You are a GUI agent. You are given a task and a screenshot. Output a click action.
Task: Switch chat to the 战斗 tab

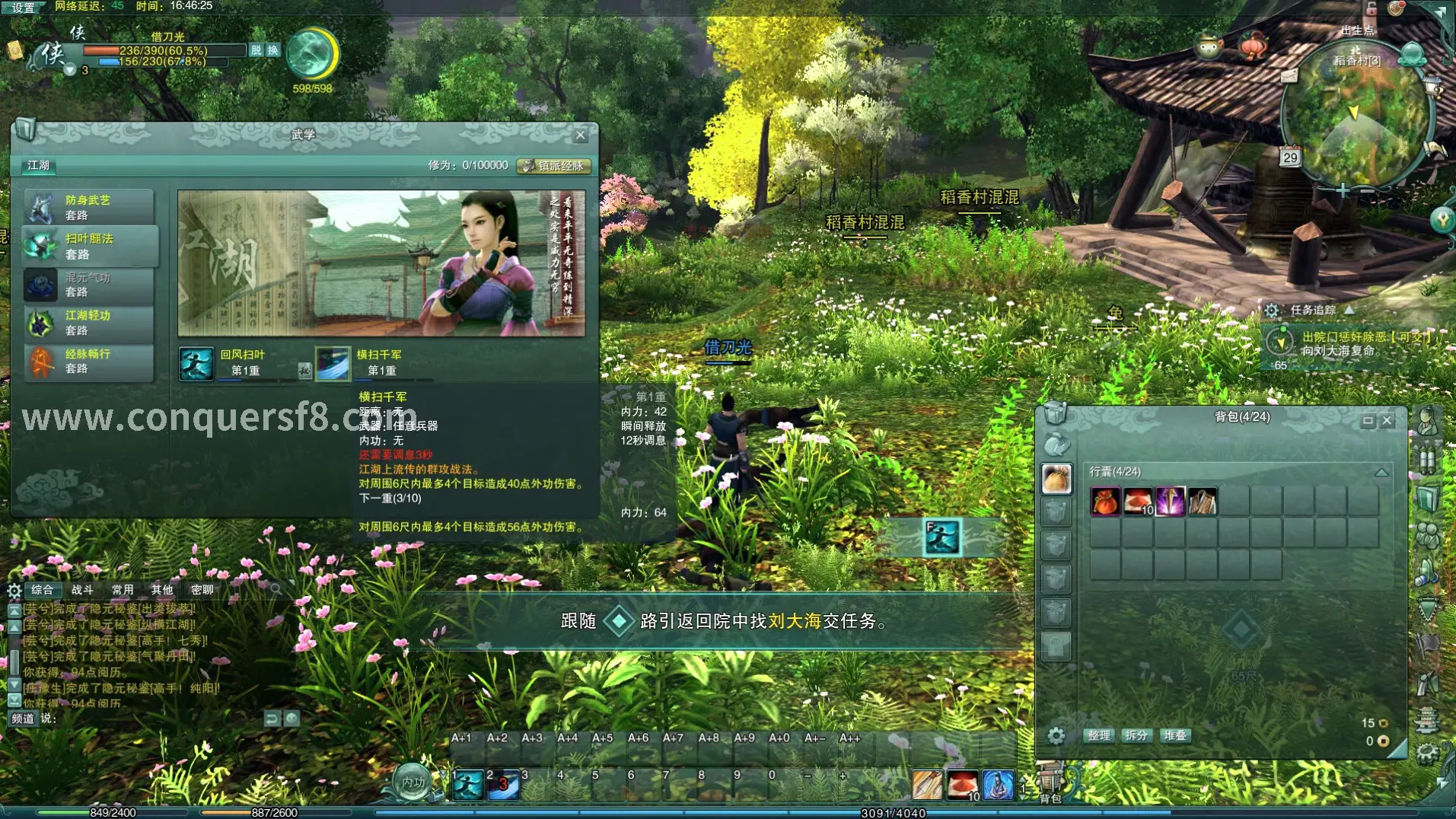82,590
